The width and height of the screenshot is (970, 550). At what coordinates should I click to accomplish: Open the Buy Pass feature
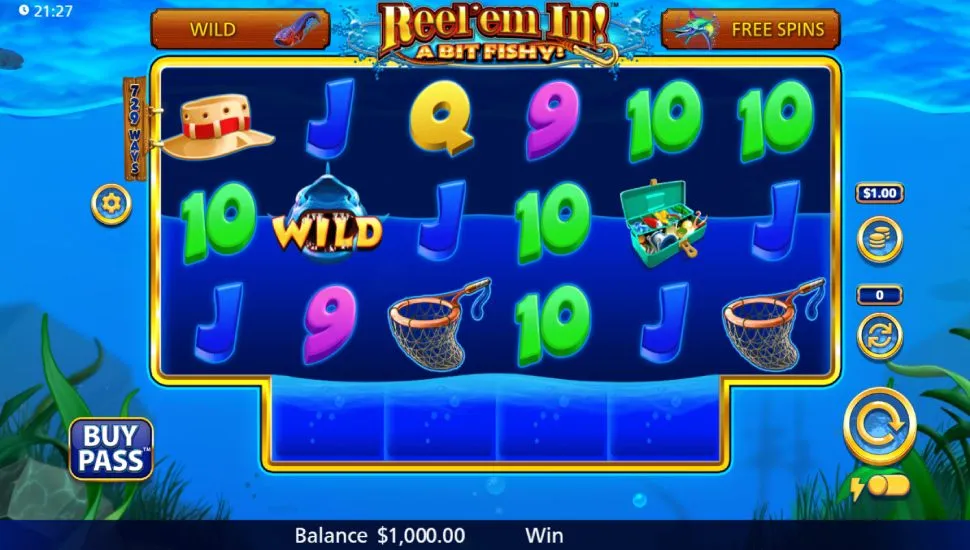click(111, 449)
